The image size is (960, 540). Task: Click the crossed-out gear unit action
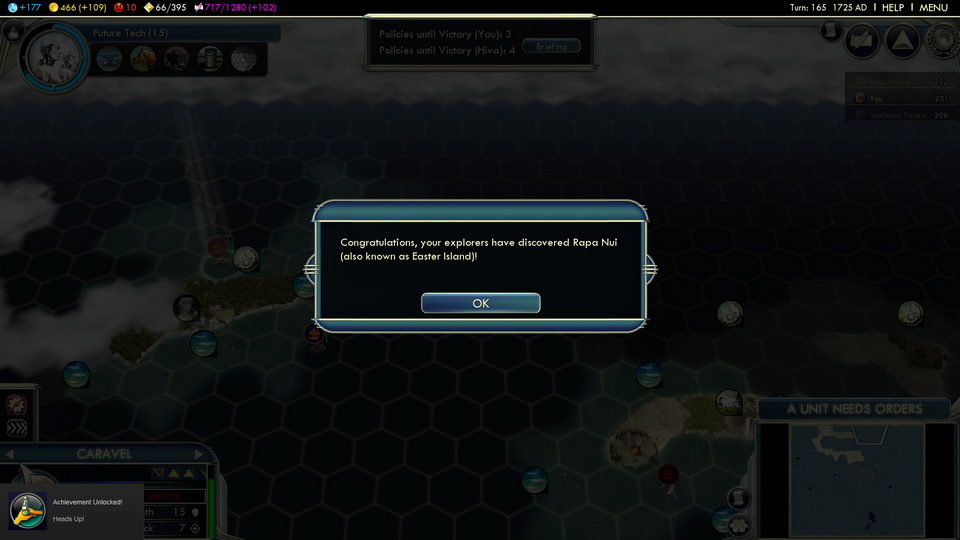(16, 404)
